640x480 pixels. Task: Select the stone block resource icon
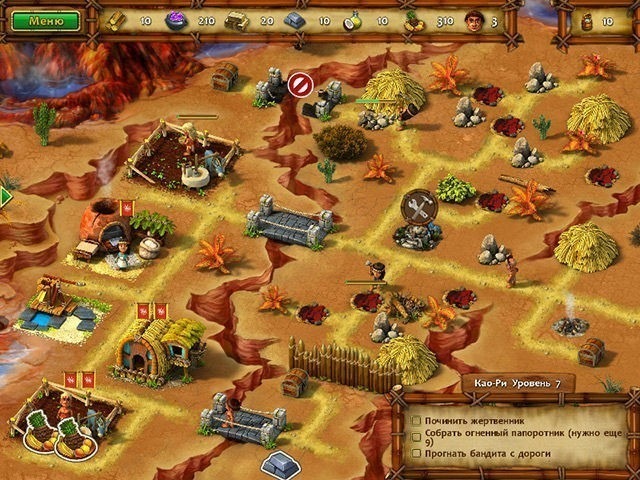click(x=294, y=20)
